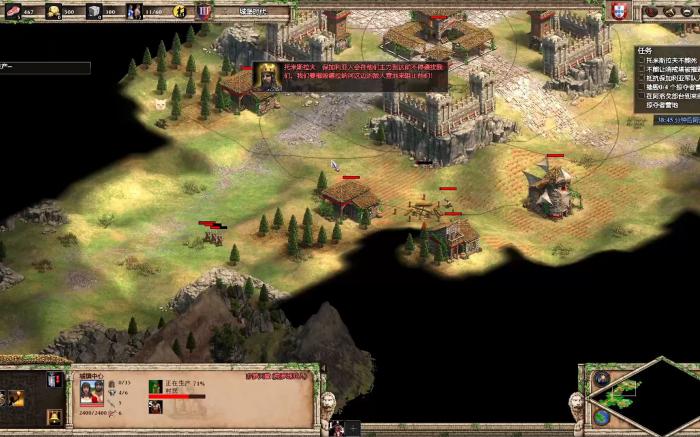Click the idle villager icon in top bar
700x437 pixels.
tap(179, 11)
